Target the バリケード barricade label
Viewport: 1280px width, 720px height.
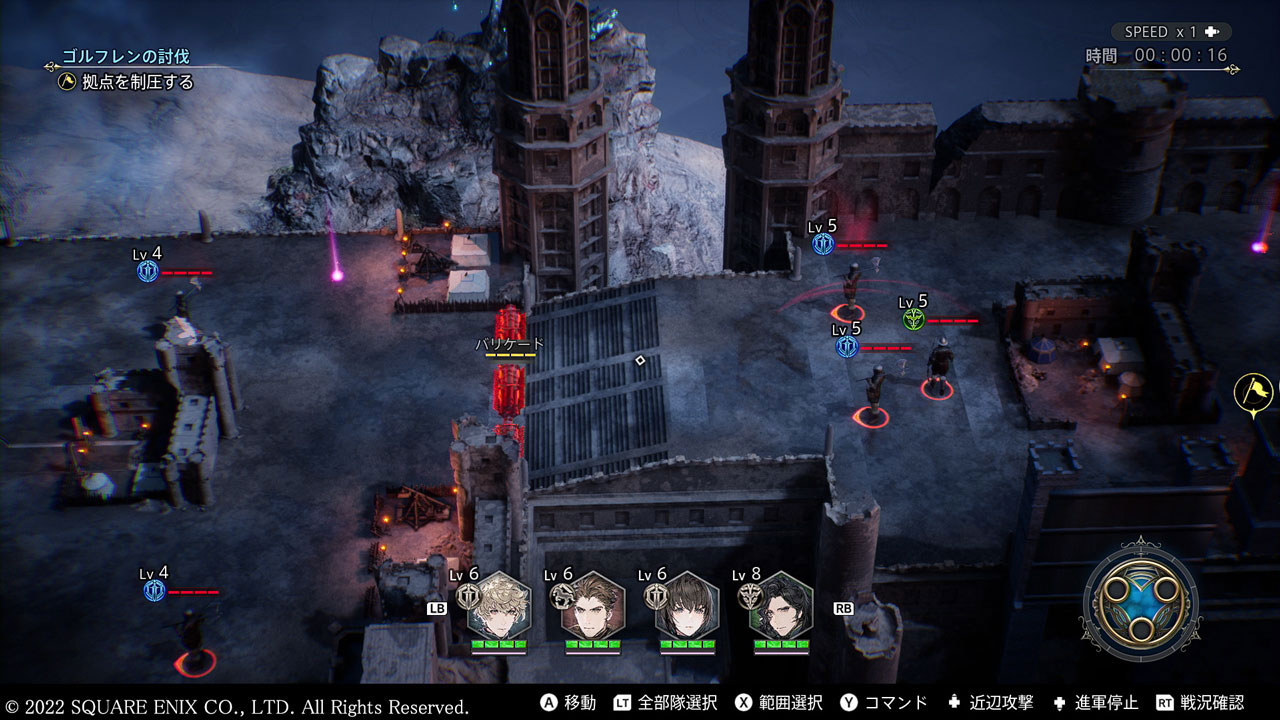510,344
